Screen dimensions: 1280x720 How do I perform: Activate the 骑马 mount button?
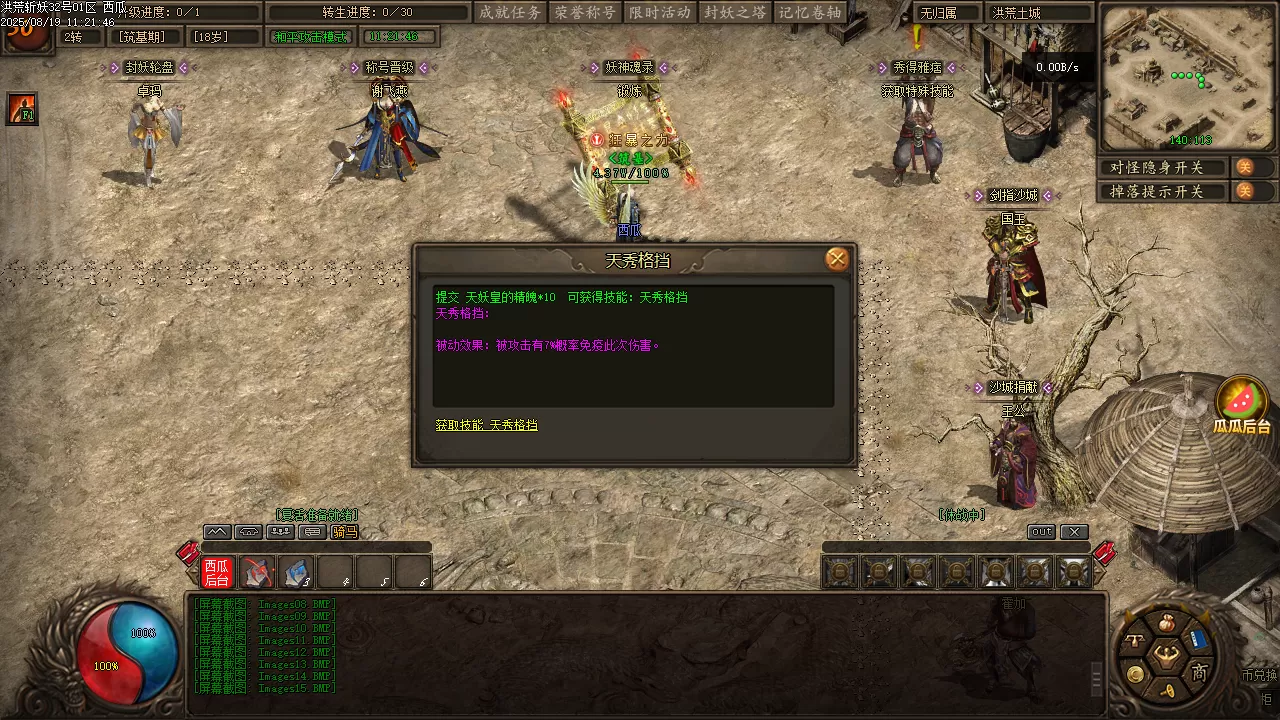coord(345,532)
